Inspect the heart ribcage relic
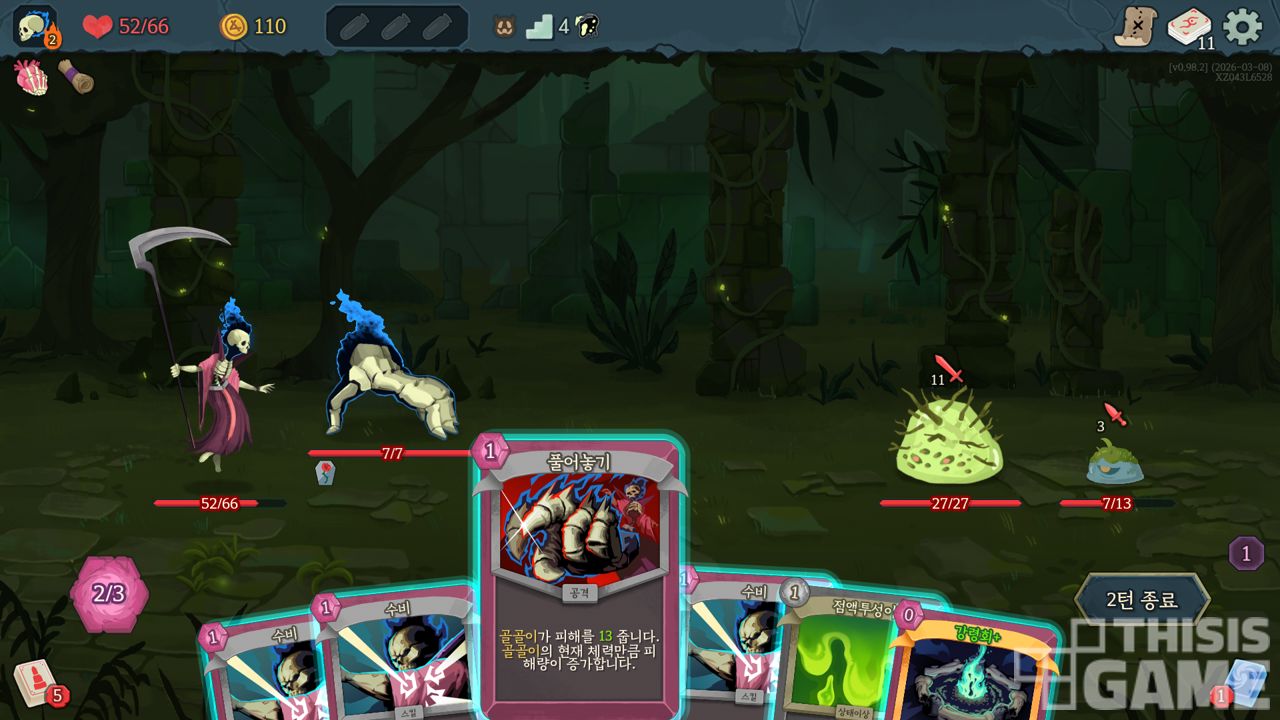The width and height of the screenshot is (1280, 720). pyautogui.click(x=31, y=77)
